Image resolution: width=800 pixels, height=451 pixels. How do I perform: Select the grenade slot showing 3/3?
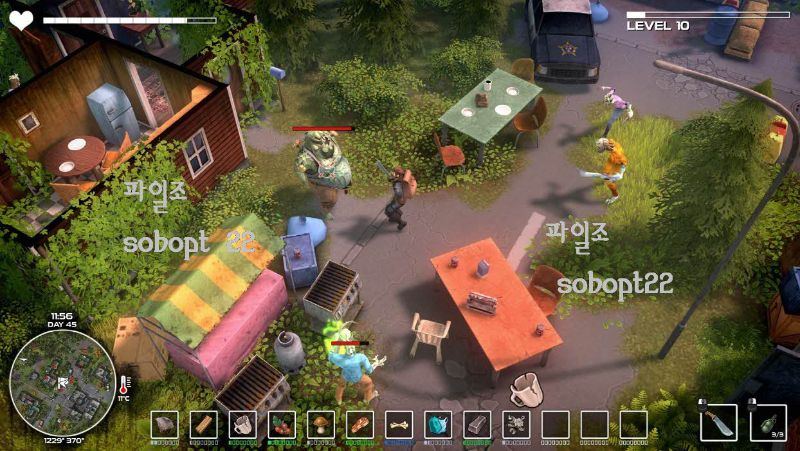pos(767,422)
